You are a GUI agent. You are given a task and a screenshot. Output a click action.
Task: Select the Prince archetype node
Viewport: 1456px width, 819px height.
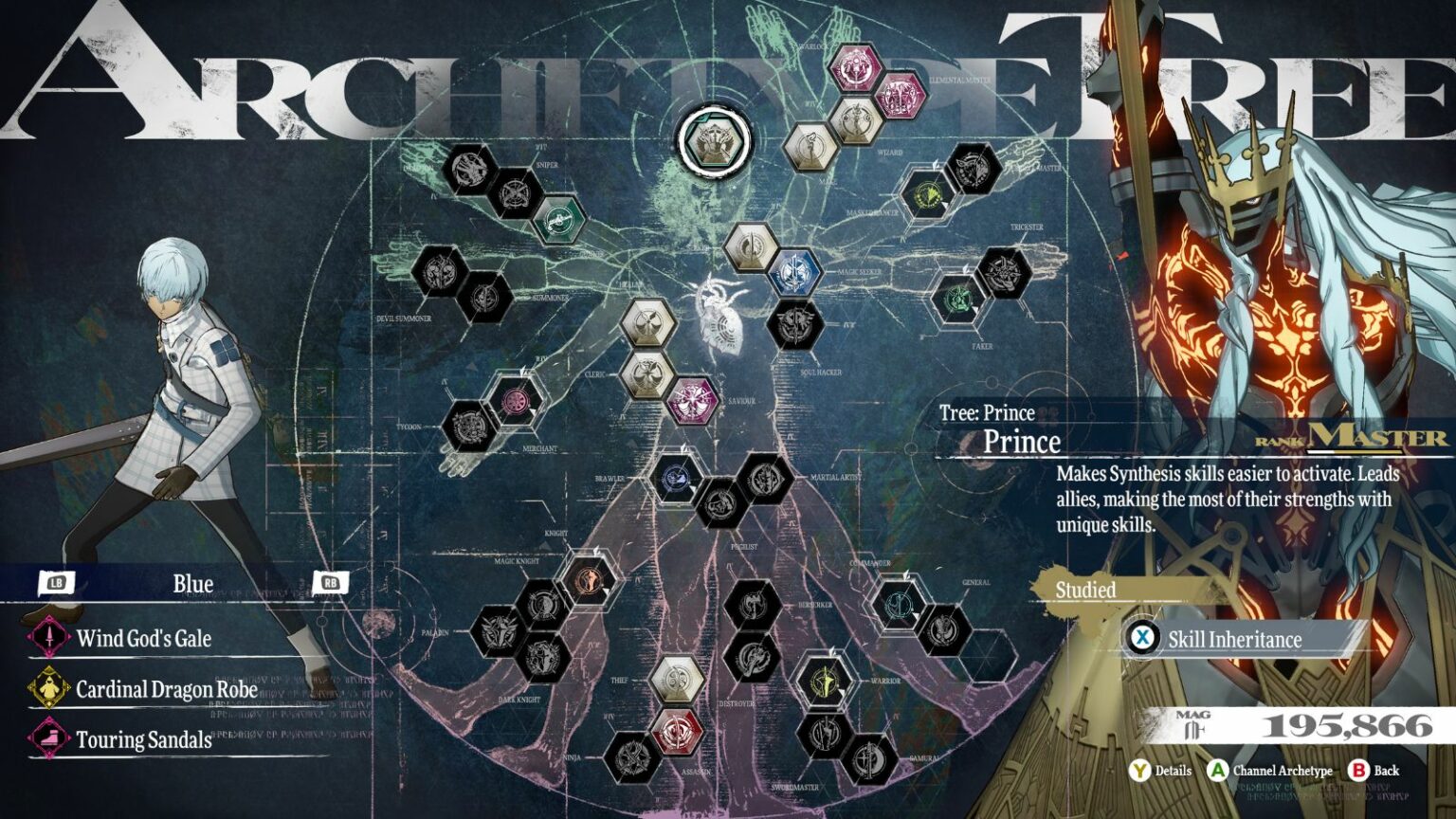714,141
